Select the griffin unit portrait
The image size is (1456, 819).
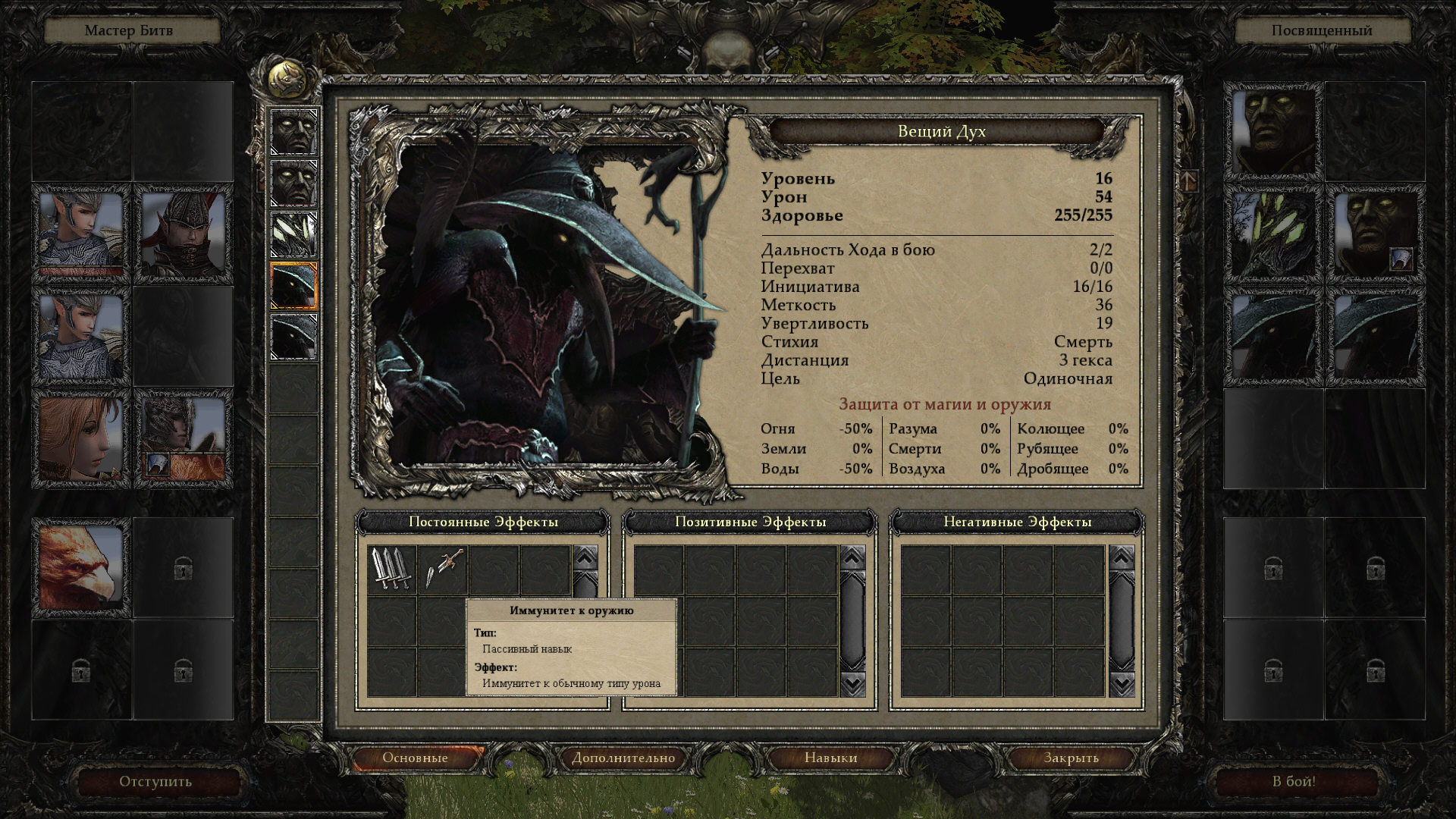80,566
